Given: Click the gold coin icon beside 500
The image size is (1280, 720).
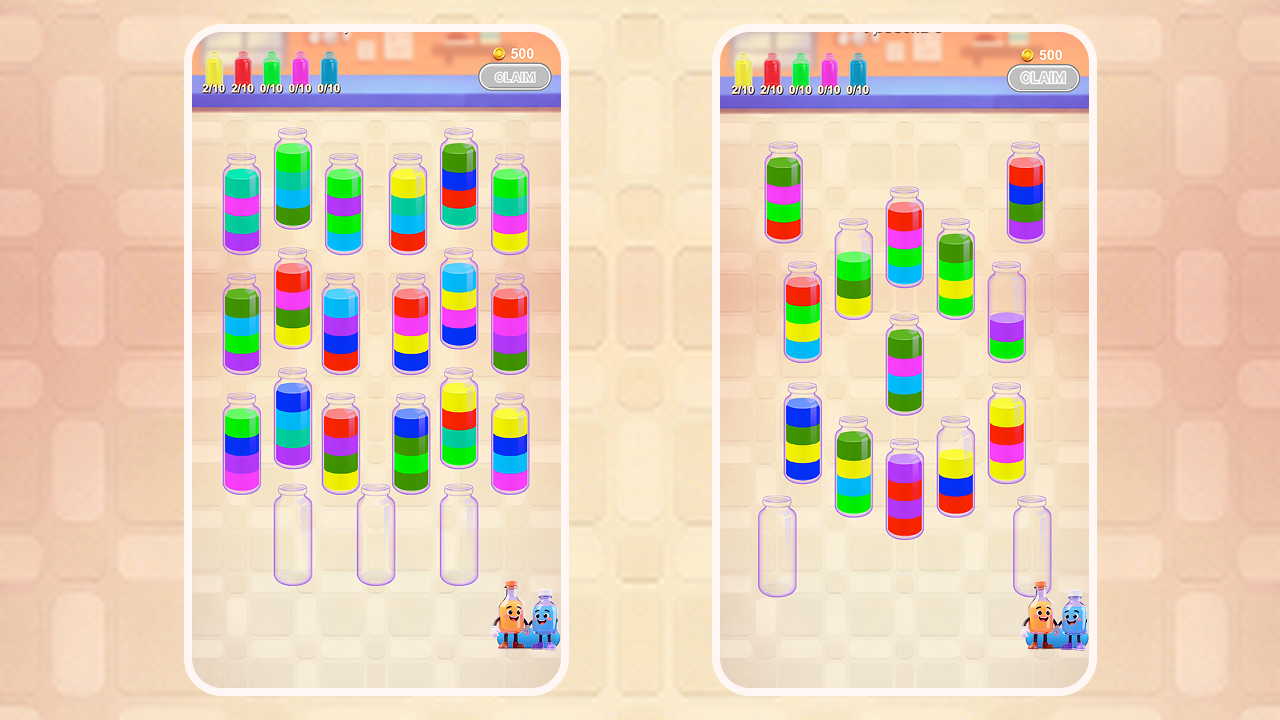Looking at the screenshot, I should (498, 53).
